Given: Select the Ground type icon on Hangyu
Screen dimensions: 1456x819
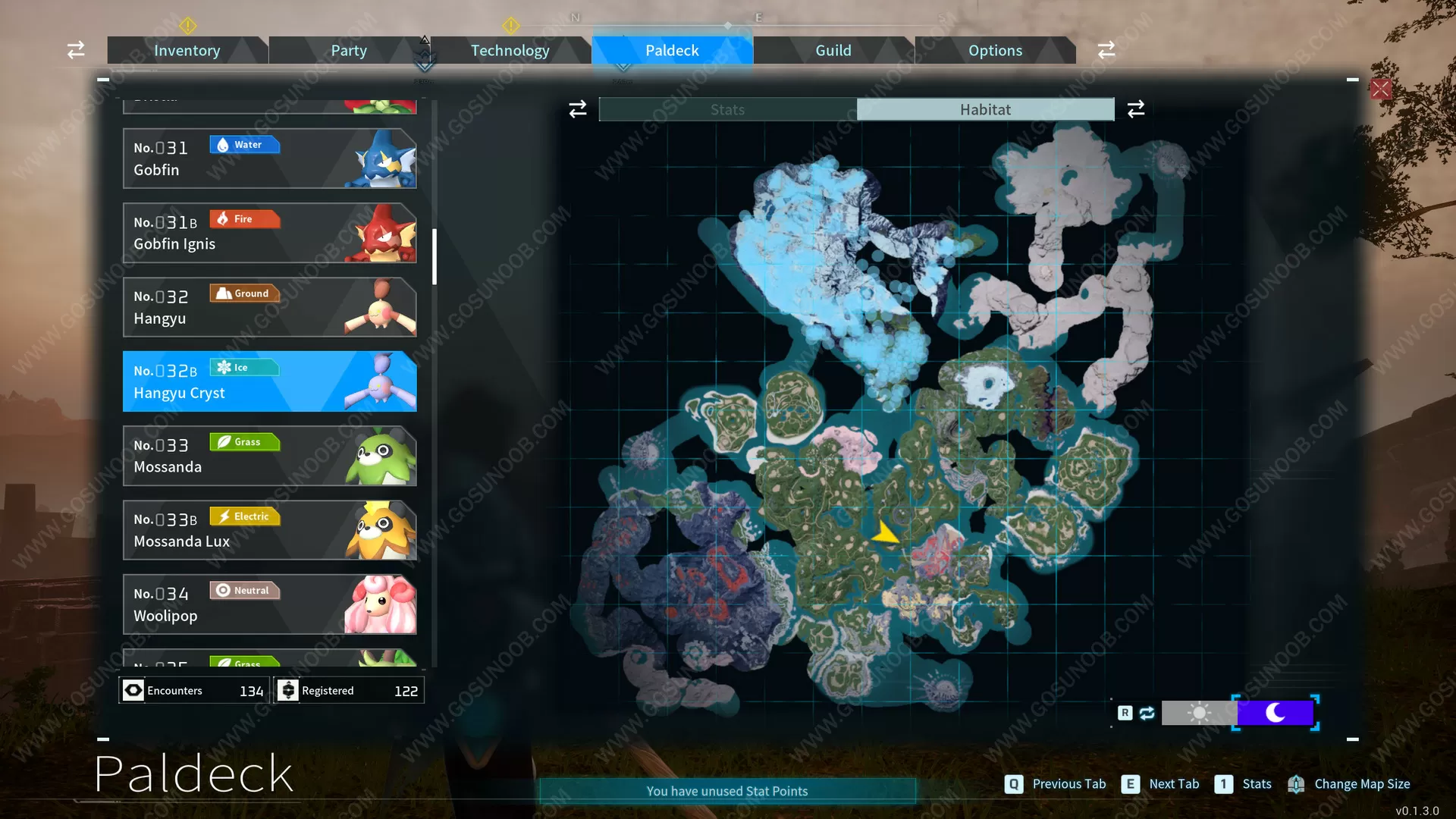Looking at the screenshot, I should pos(244,293).
